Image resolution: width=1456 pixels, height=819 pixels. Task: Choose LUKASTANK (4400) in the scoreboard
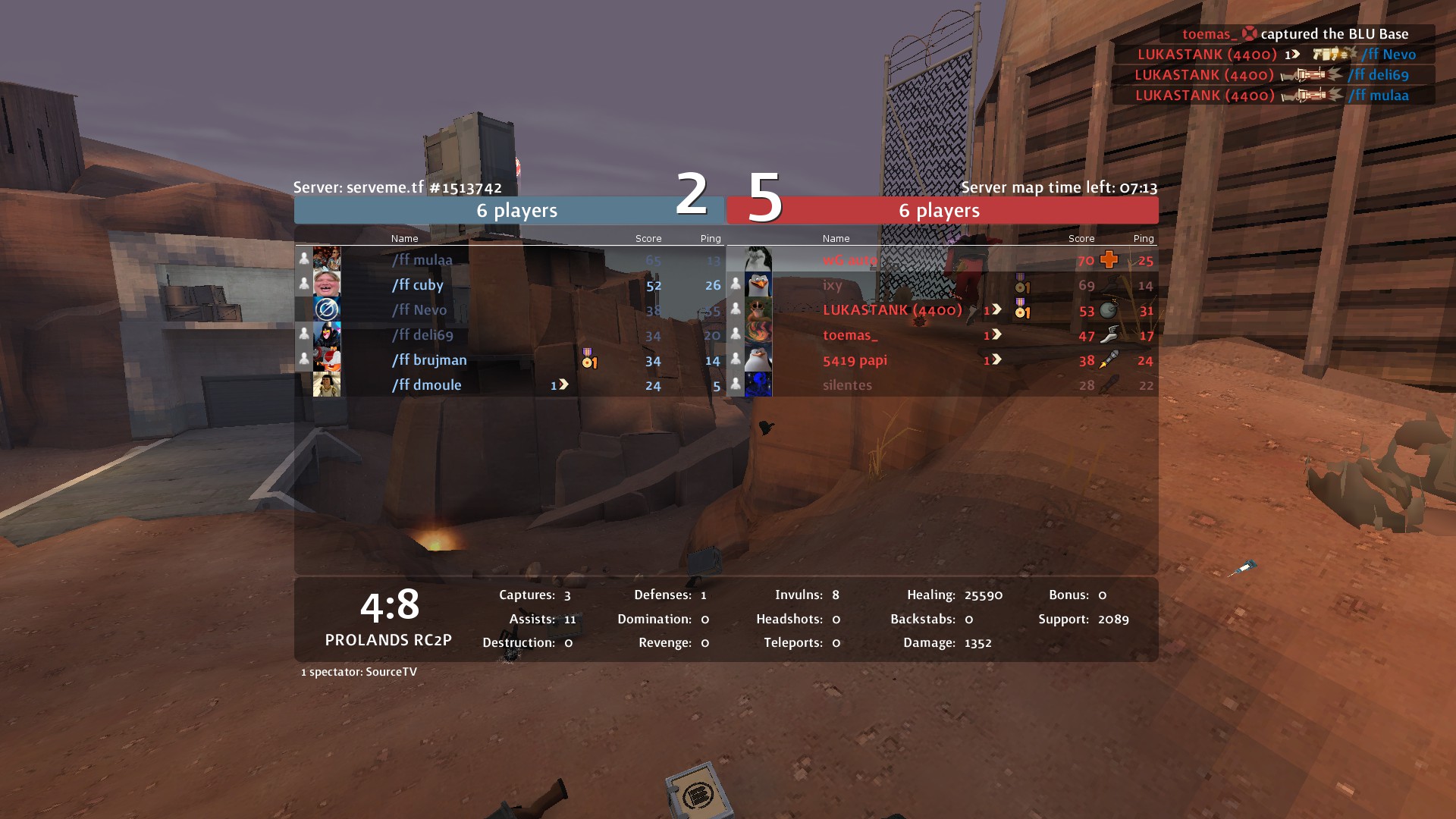[x=892, y=310]
